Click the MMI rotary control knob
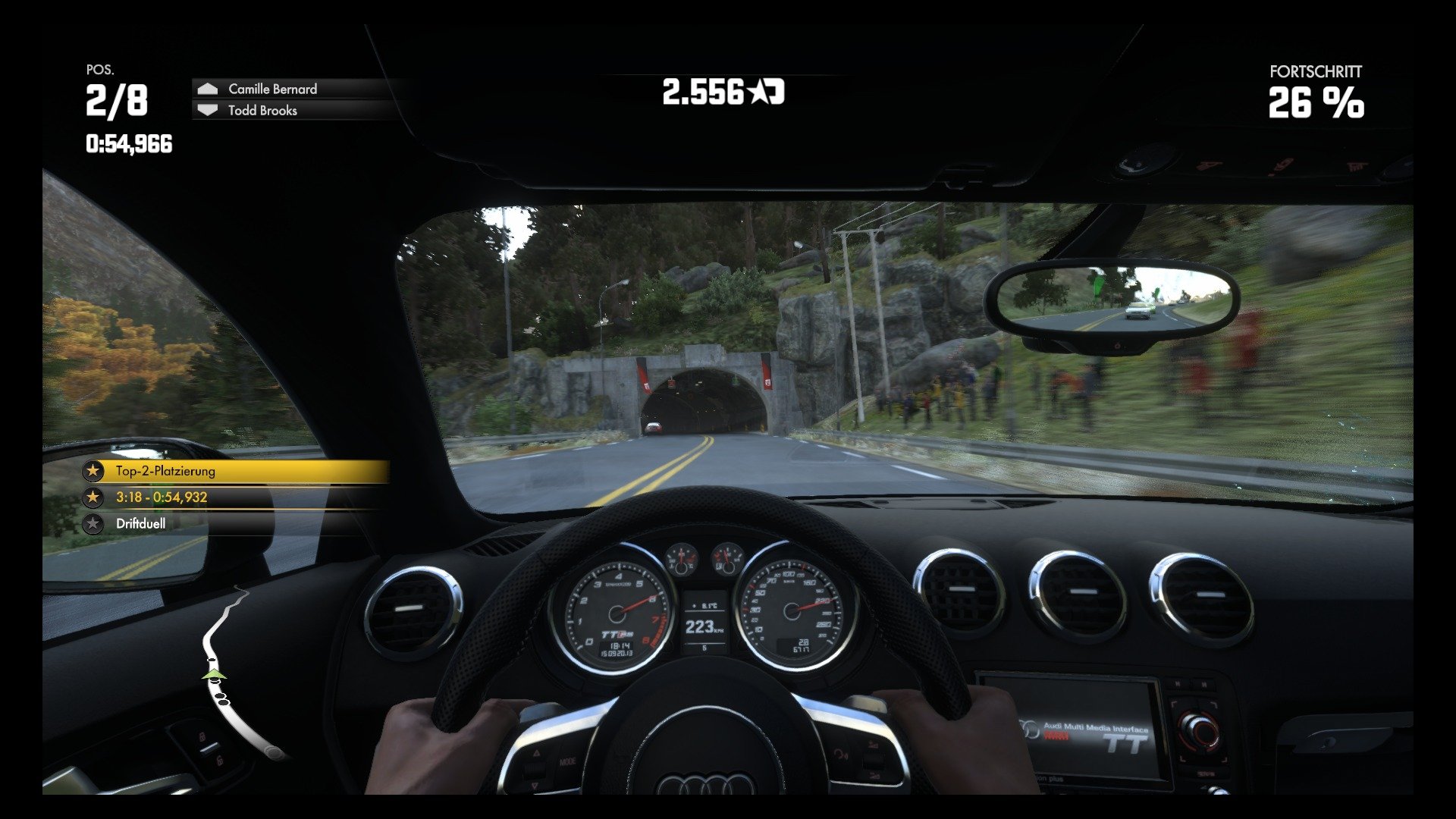The height and width of the screenshot is (819, 1456). 1199,730
